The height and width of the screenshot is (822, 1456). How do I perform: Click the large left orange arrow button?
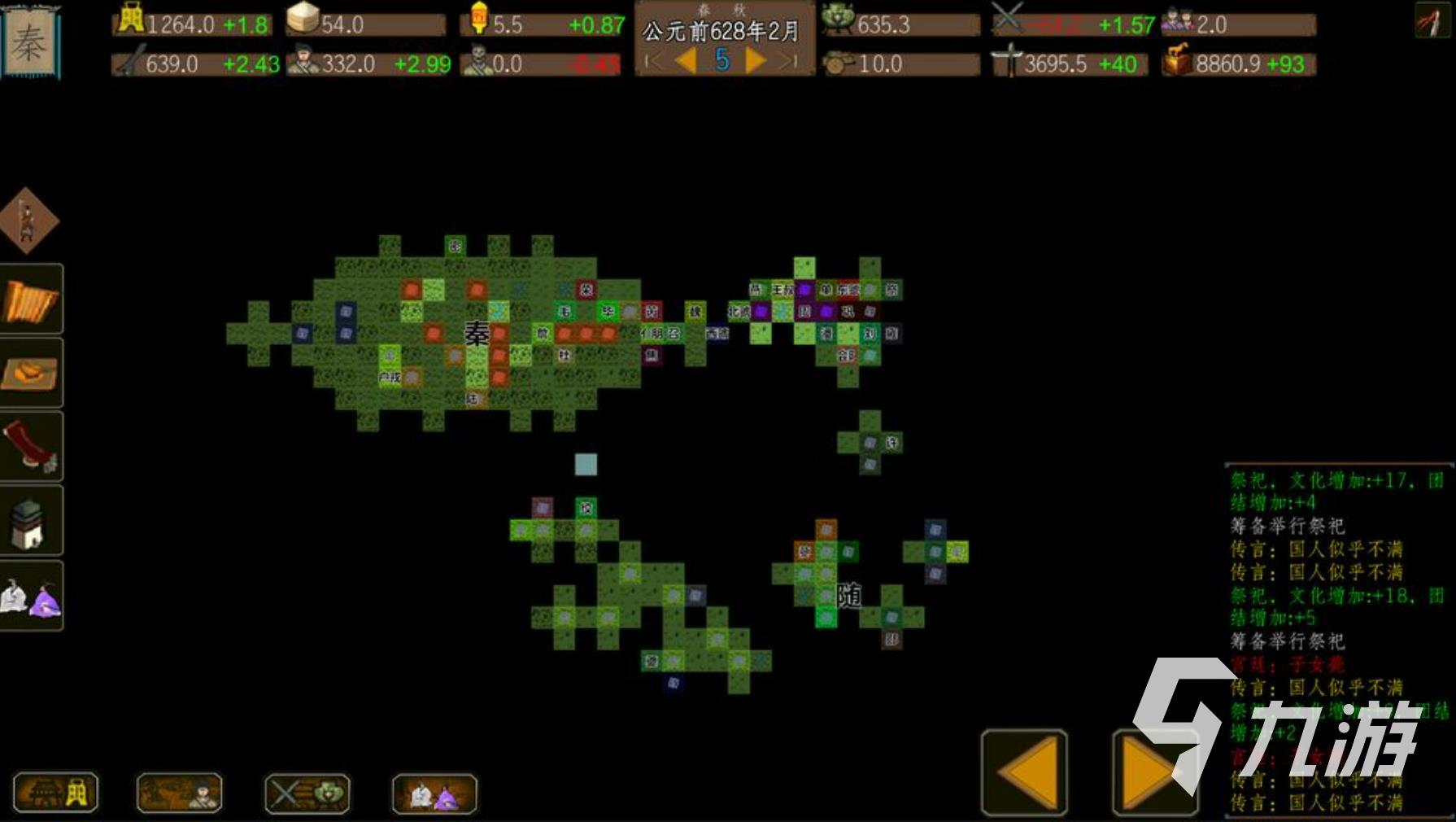1025,772
